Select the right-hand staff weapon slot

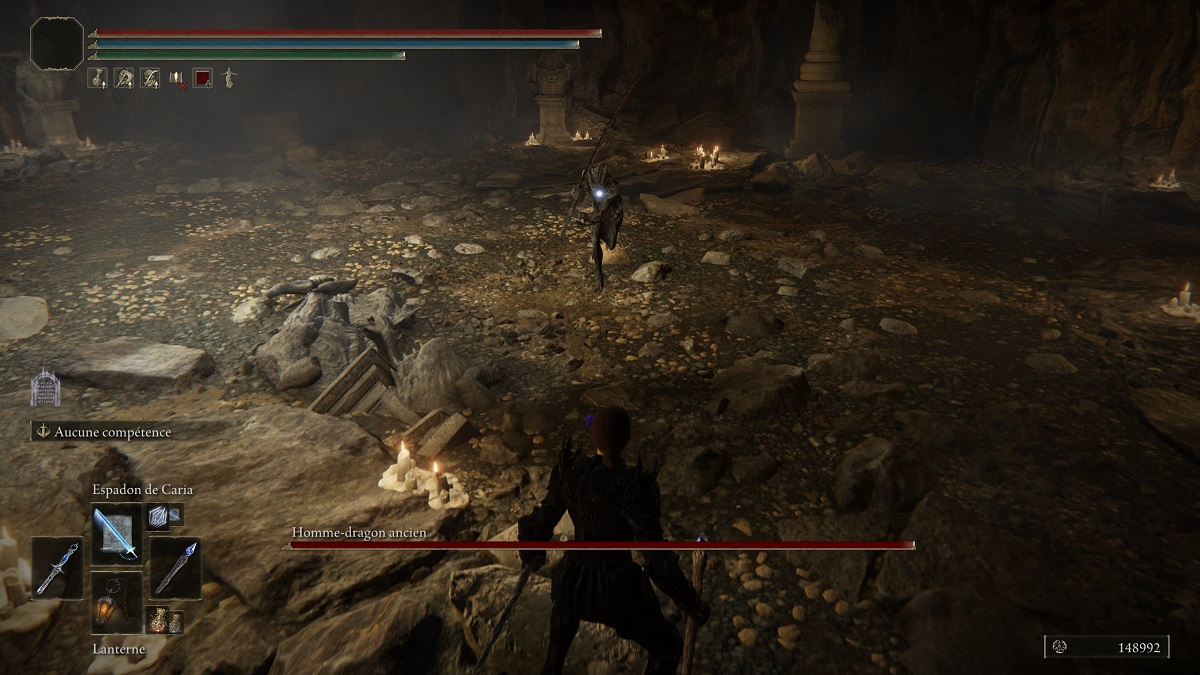point(176,567)
